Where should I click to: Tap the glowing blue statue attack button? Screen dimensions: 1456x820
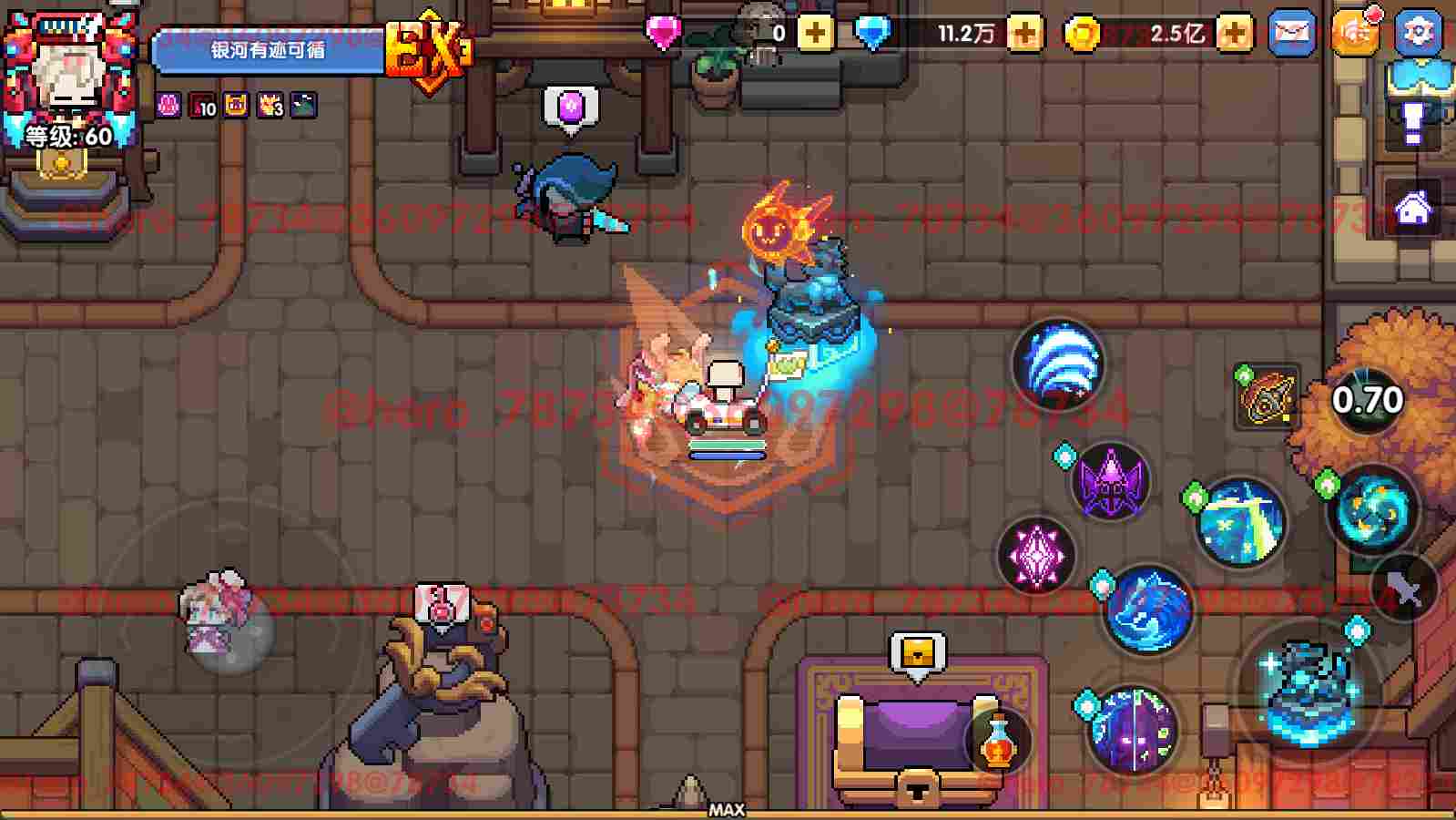click(x=1308, y=690)
